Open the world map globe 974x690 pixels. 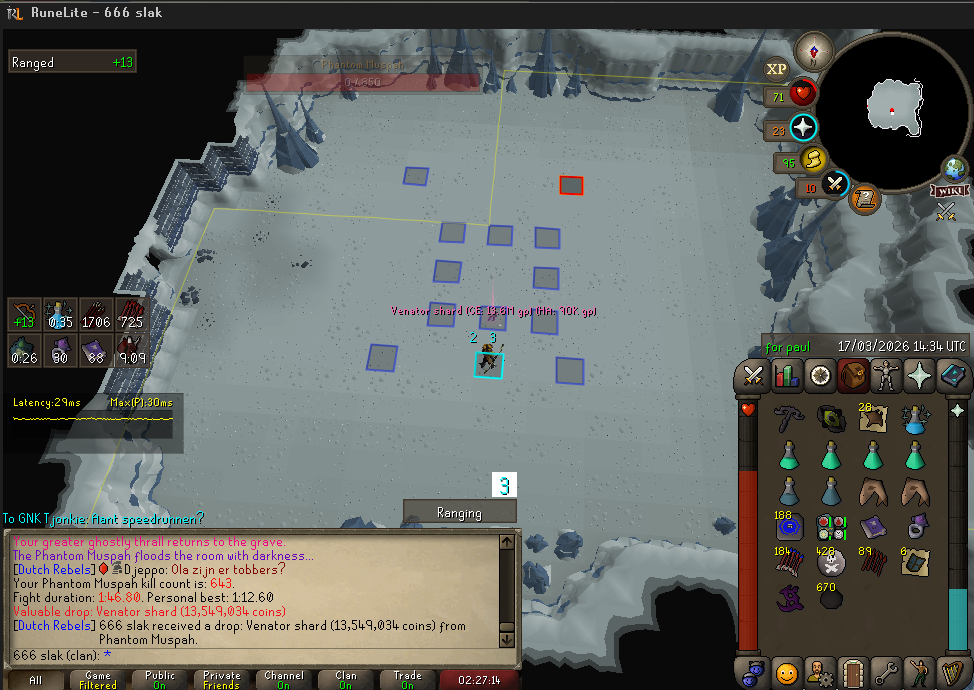point(953,168)
